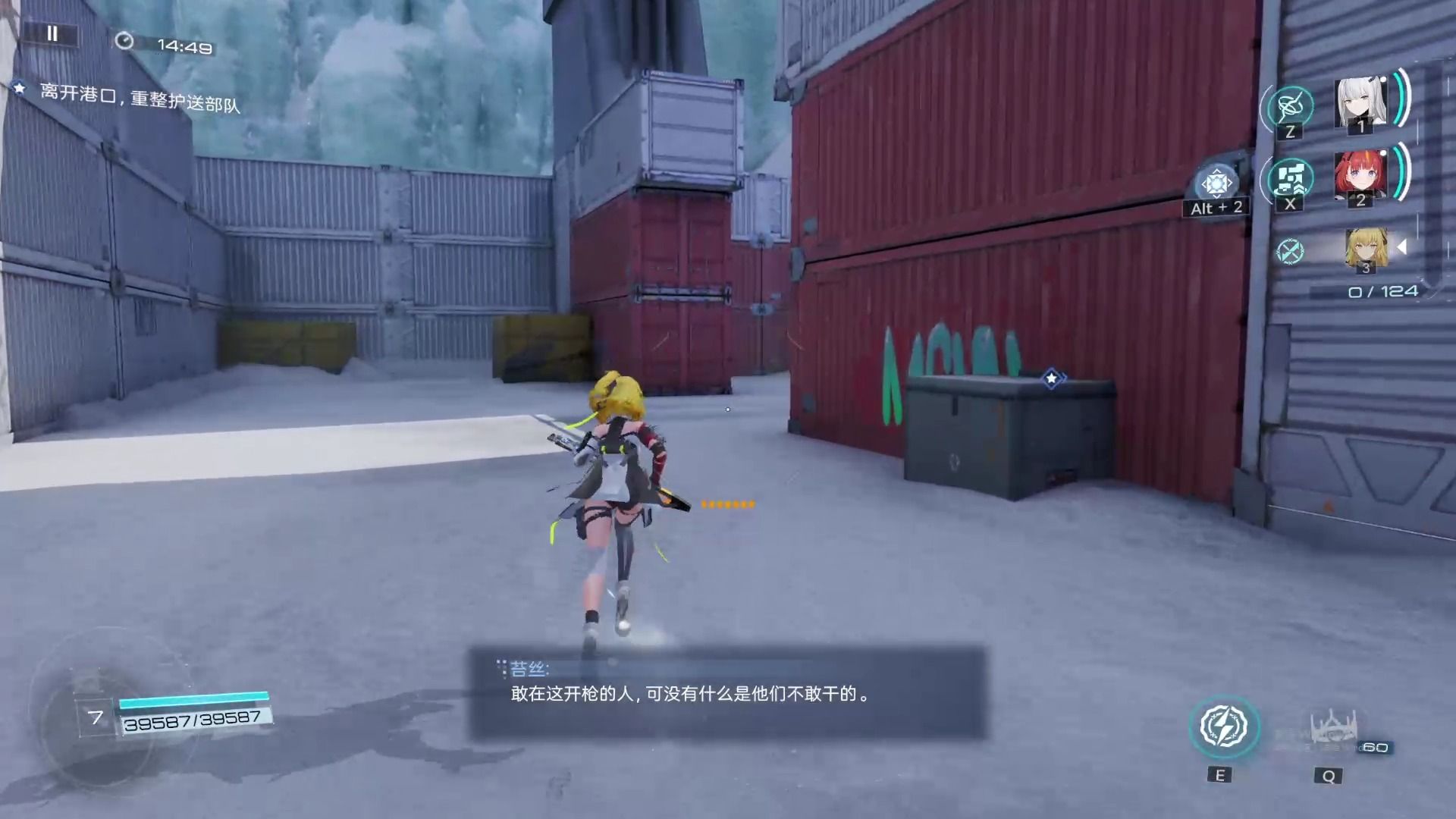Select the Alt+2 support switch icon
Image resolution: width=1456 pixels, height=819 pixels.
[1217, 184]
